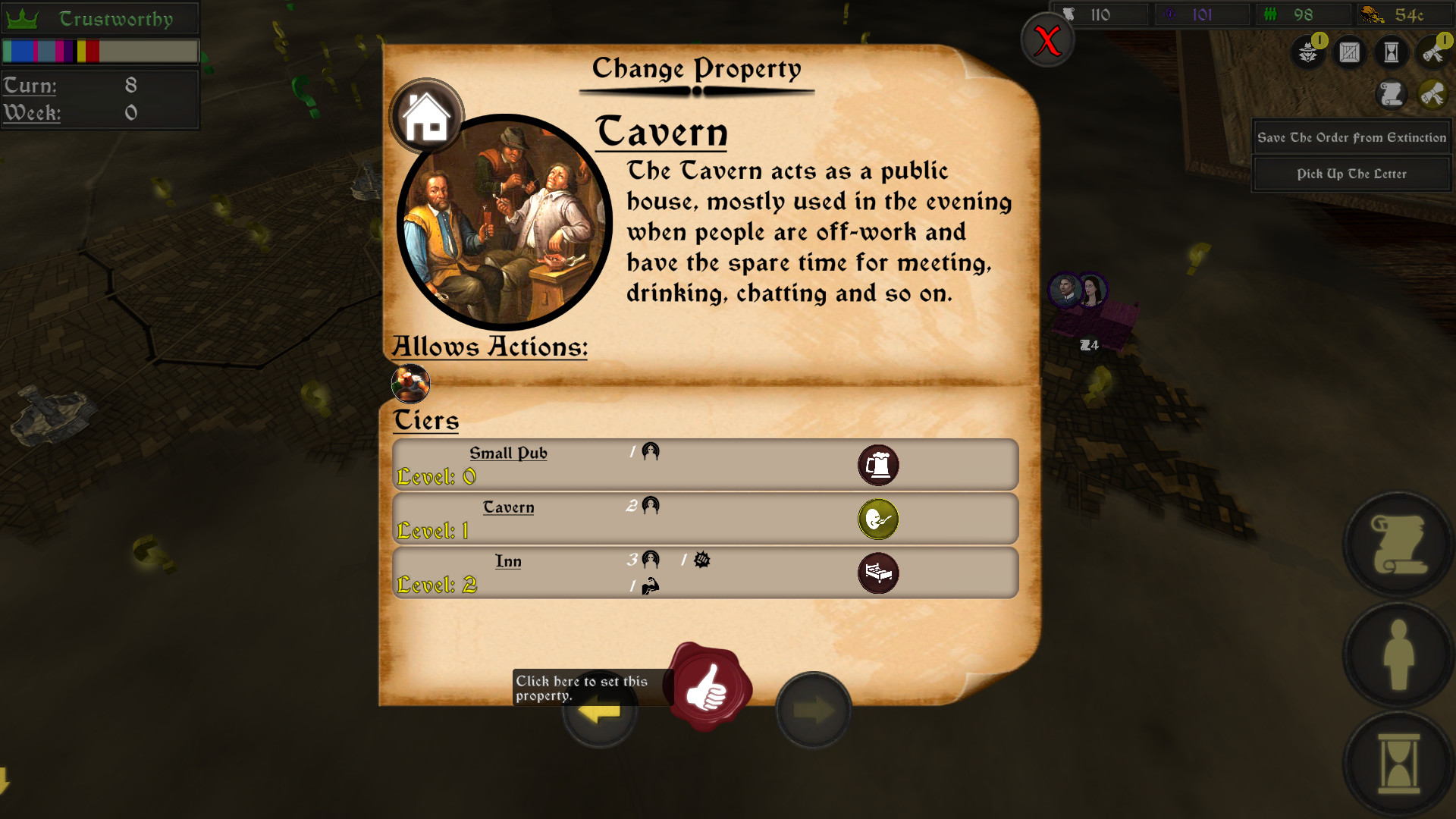Confirm property with the thumbs-up wax seal
The image size is (1456, 819).
tap(709, 690)
